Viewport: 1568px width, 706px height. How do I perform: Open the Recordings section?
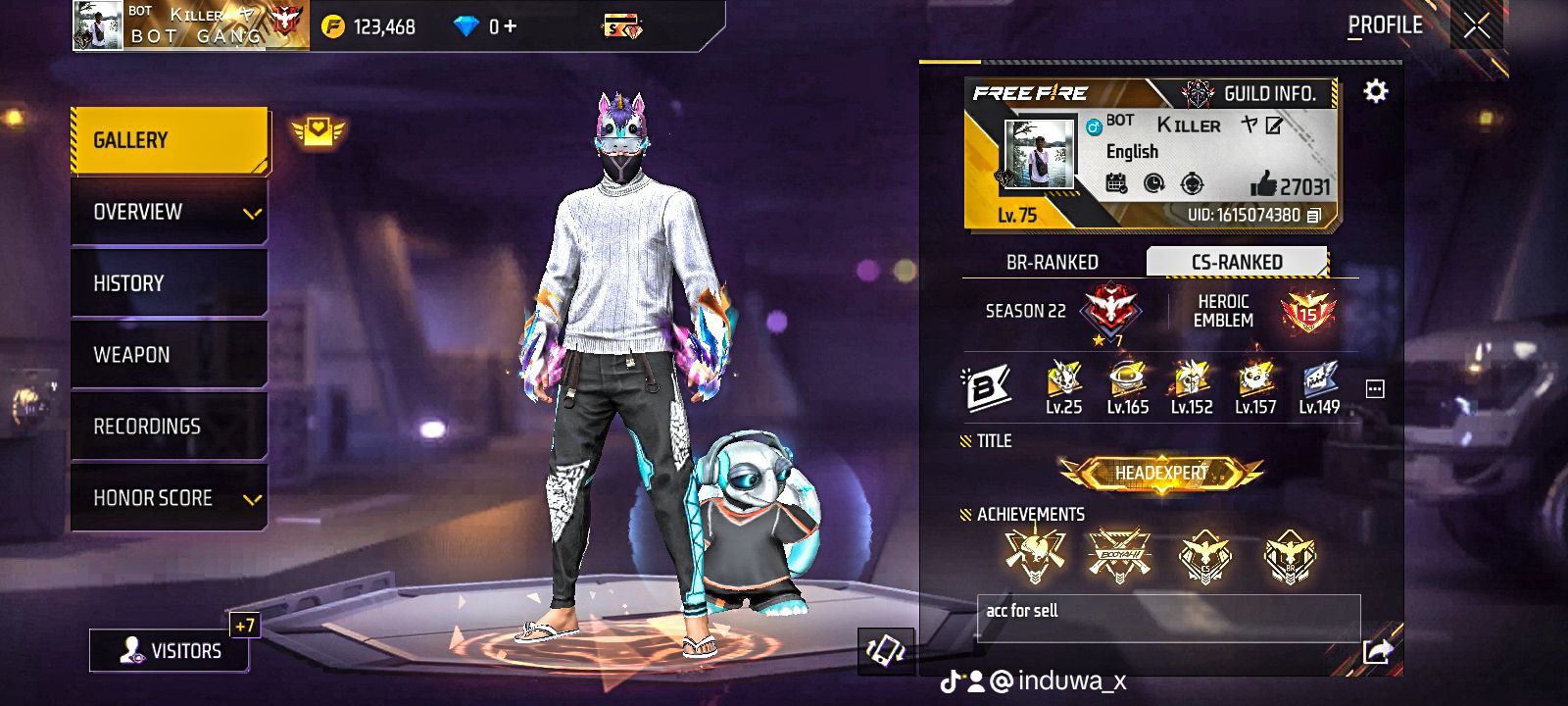[169, 427]
